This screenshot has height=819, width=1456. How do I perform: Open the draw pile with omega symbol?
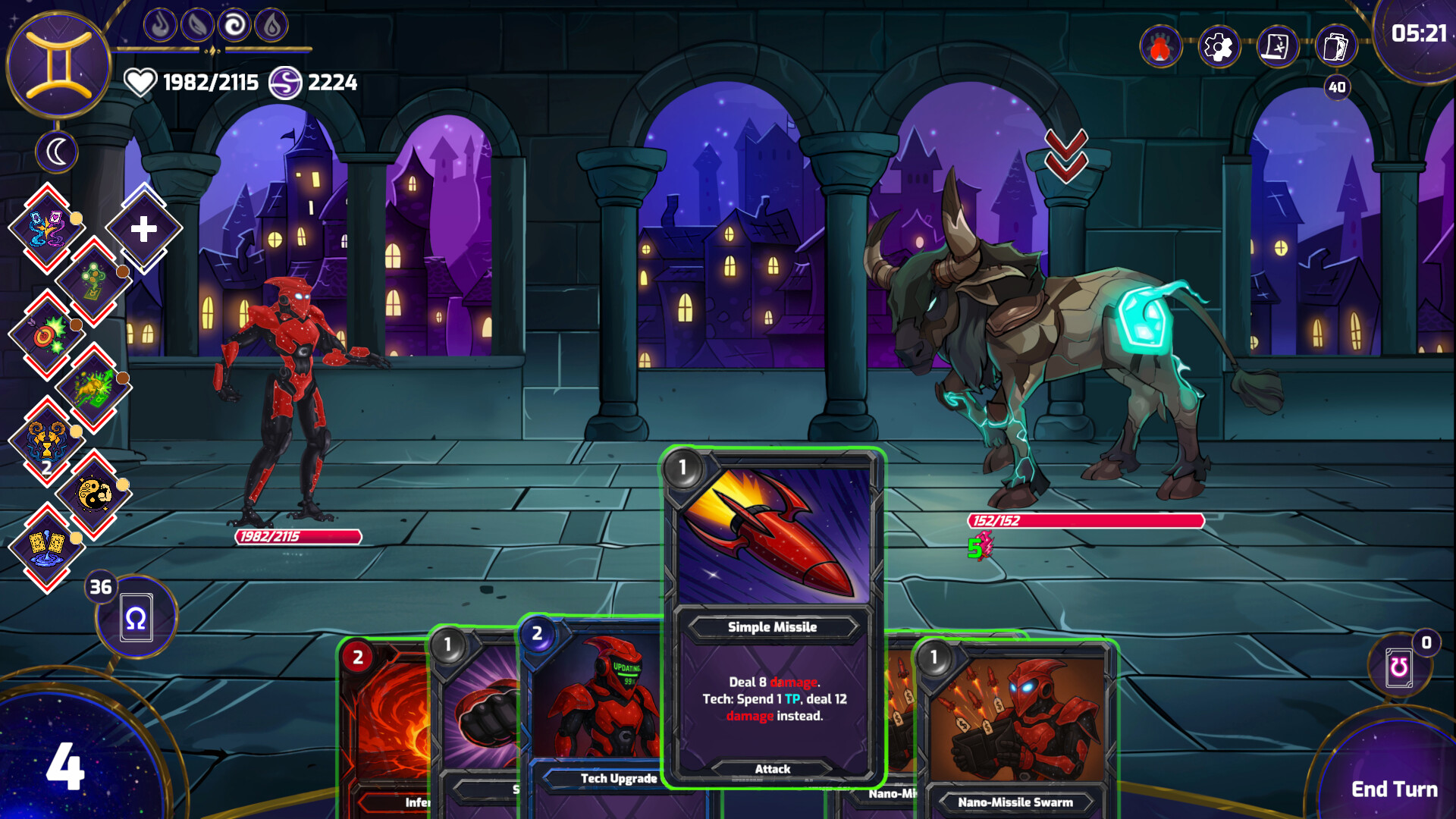click(136, 618)
